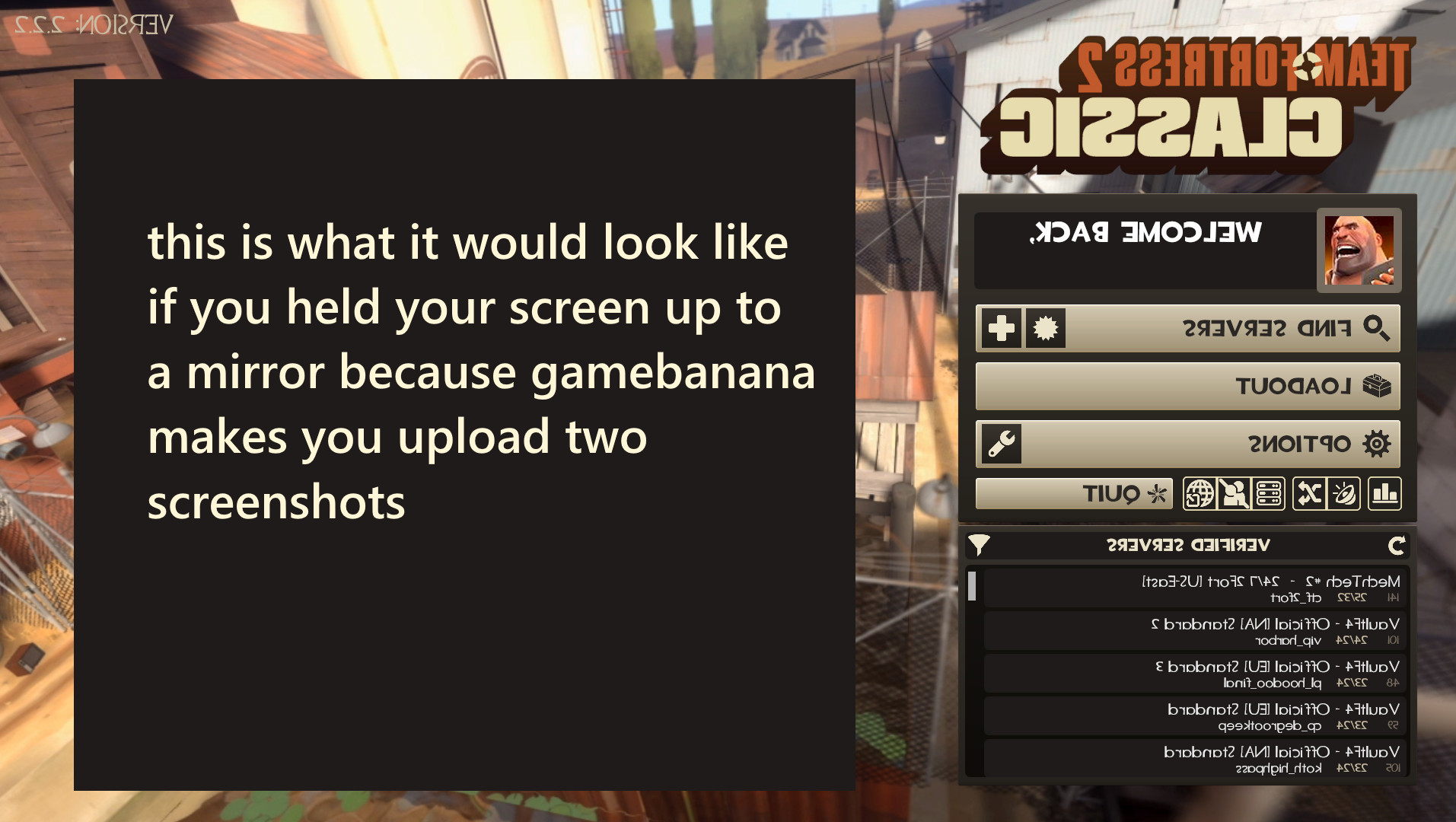Click the Heavy avatar next to Welcome Back
The height and width of the screenshot is (822, 1456).
point(1360,252)
